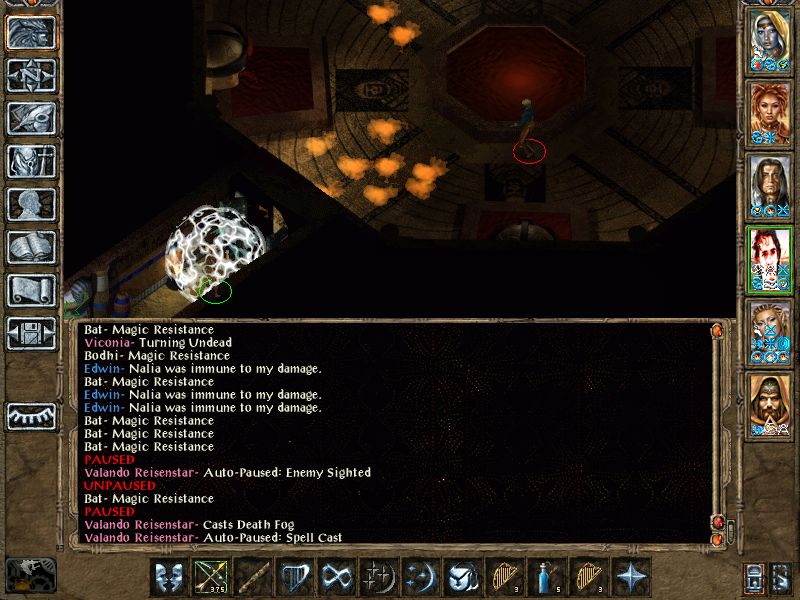Open the options floppy disk menu
This screenshot has width=800, height=600.
30,334
